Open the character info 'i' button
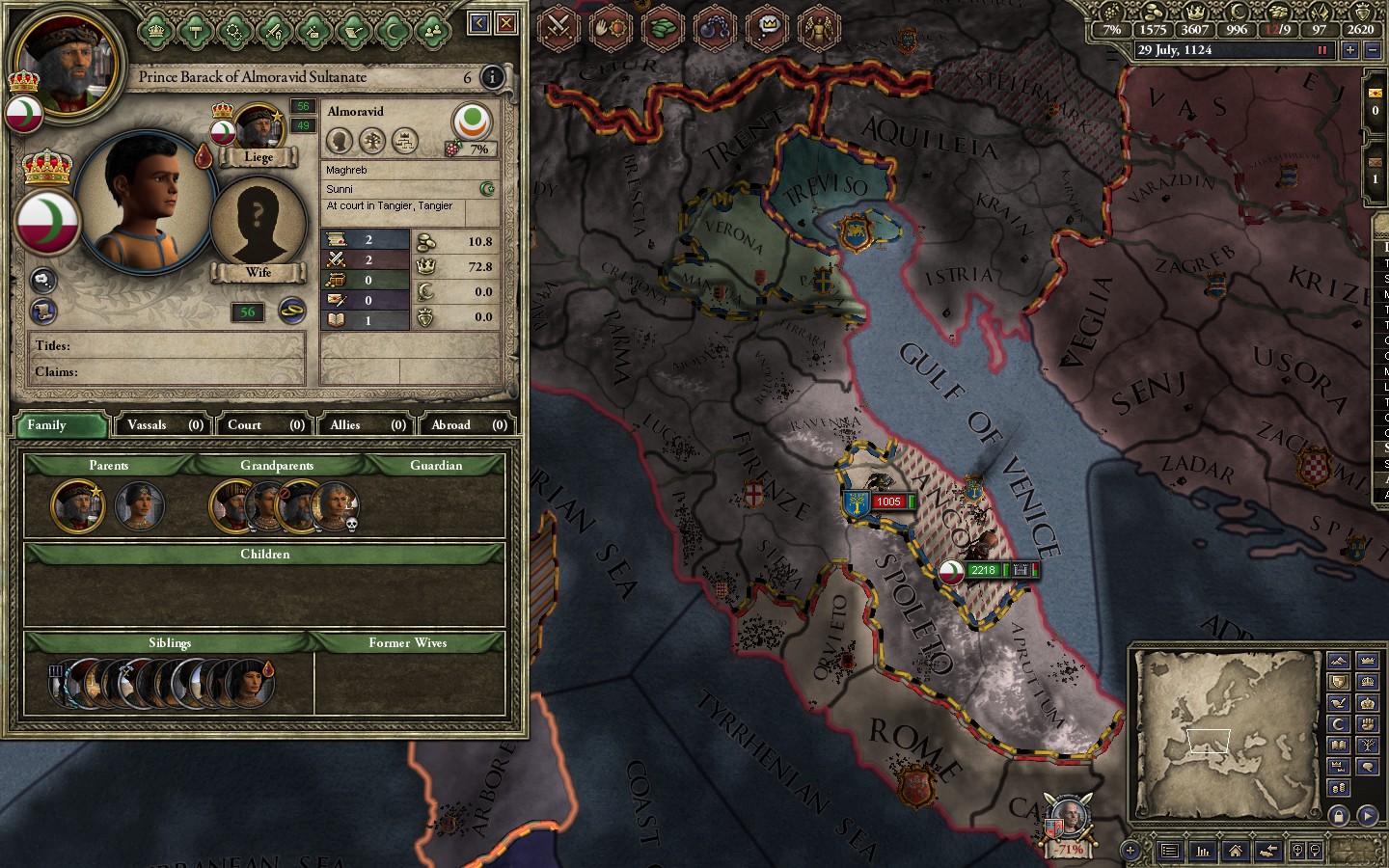 492,77
